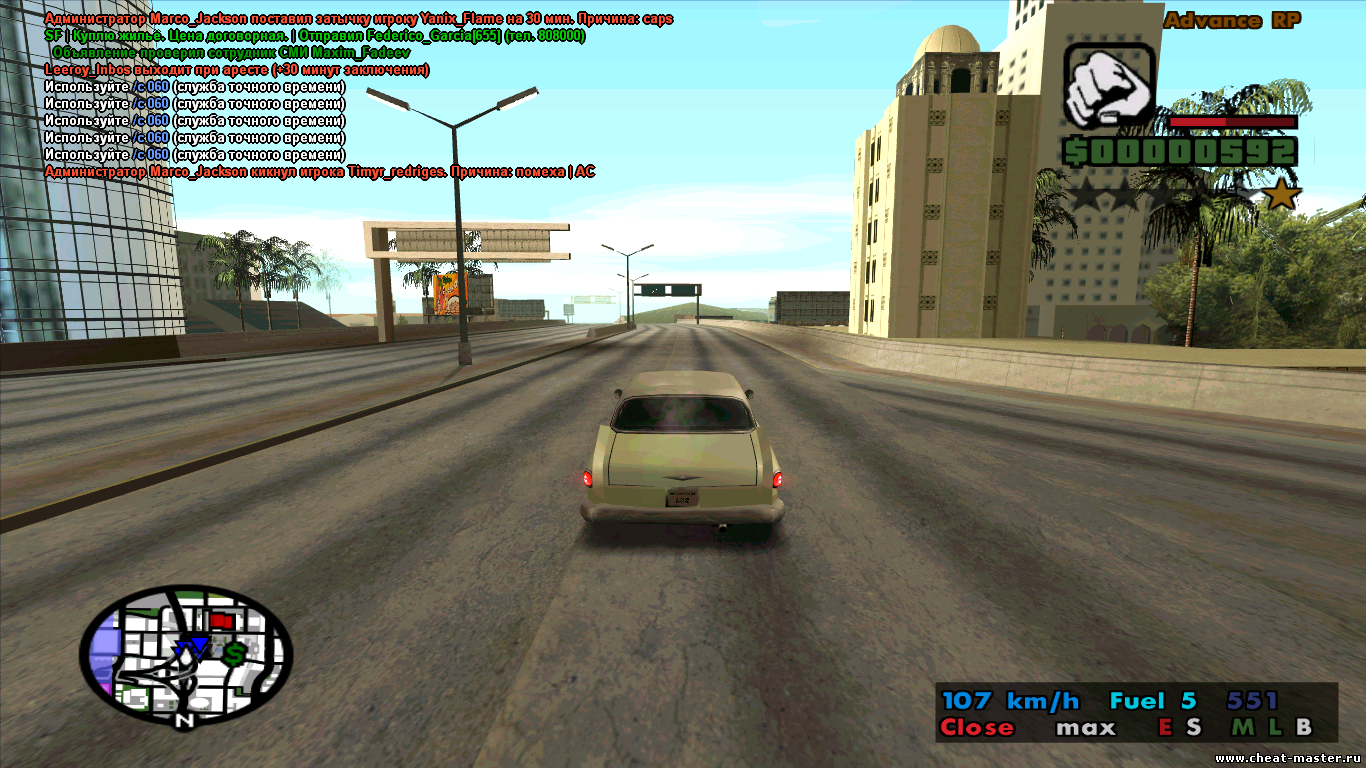Toggle the white B indicator

click(1303, 728)
